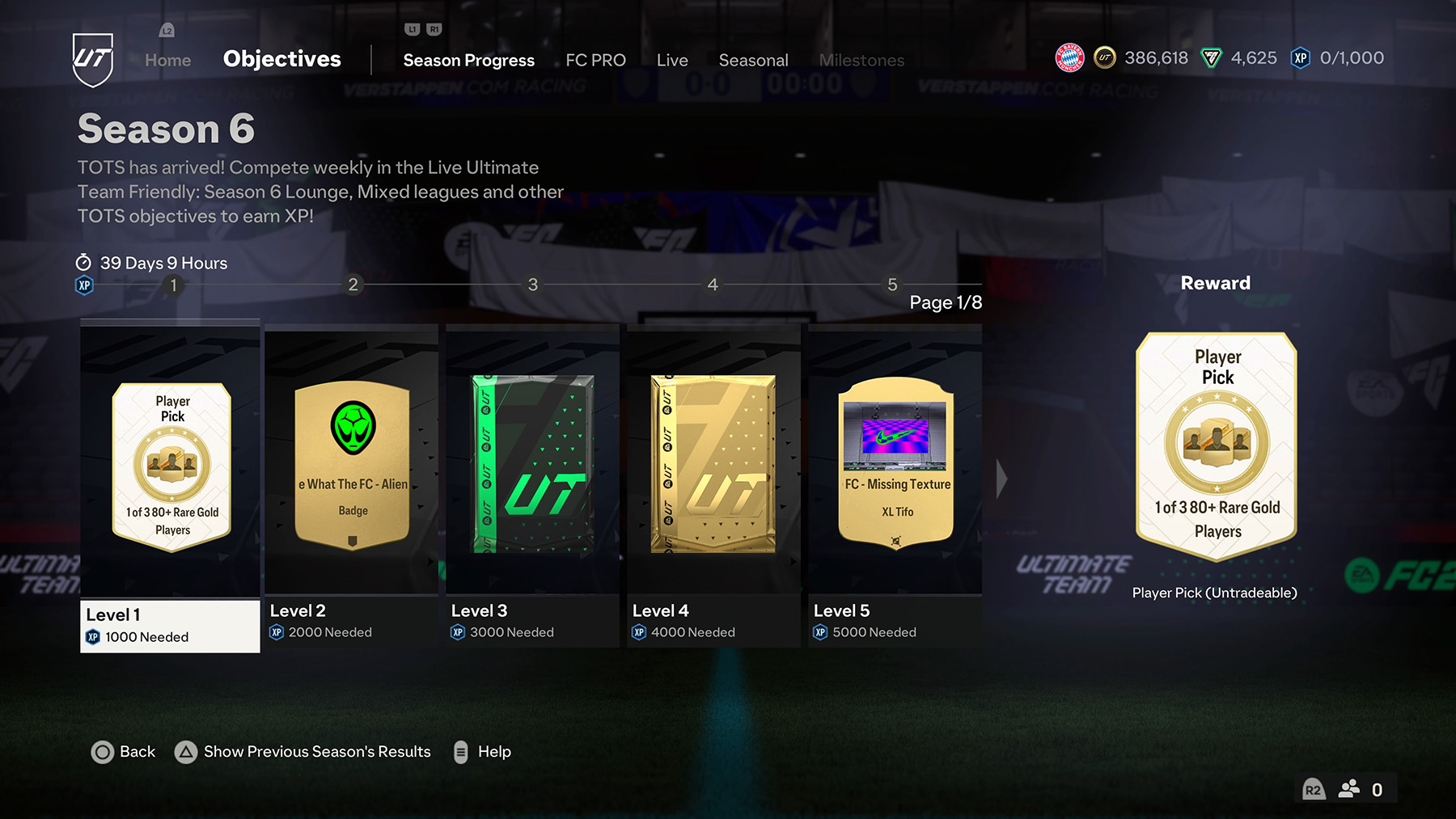Viewport: 1456px width, 819px height.
Task: Select the R2 prompt icon bottom right
Action: [x=1313, y=789]
